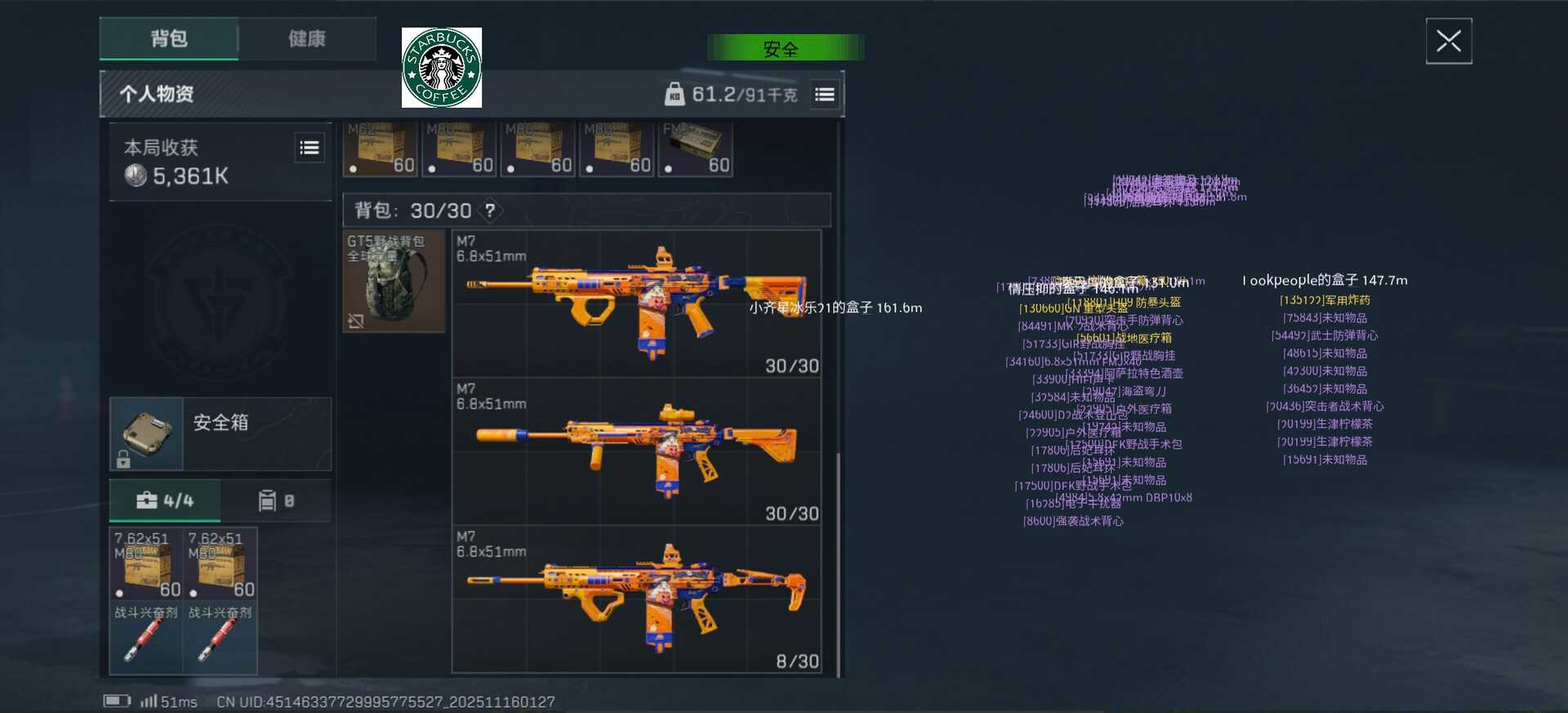Open the list menu beside the weight readout
This screenshot has width=1568, height=713.
pos(825,95)
